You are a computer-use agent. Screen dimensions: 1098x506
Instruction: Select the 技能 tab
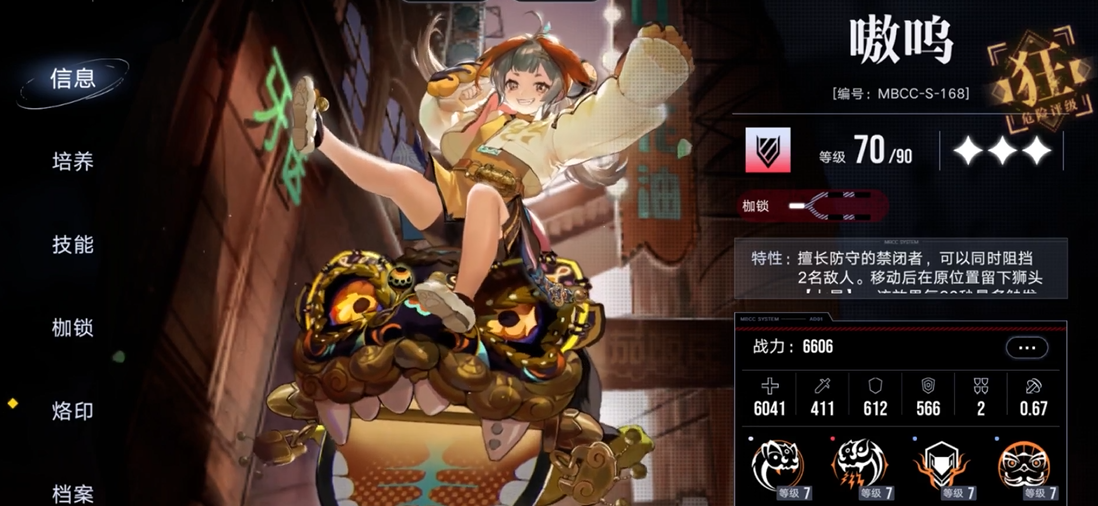[73, 245]
